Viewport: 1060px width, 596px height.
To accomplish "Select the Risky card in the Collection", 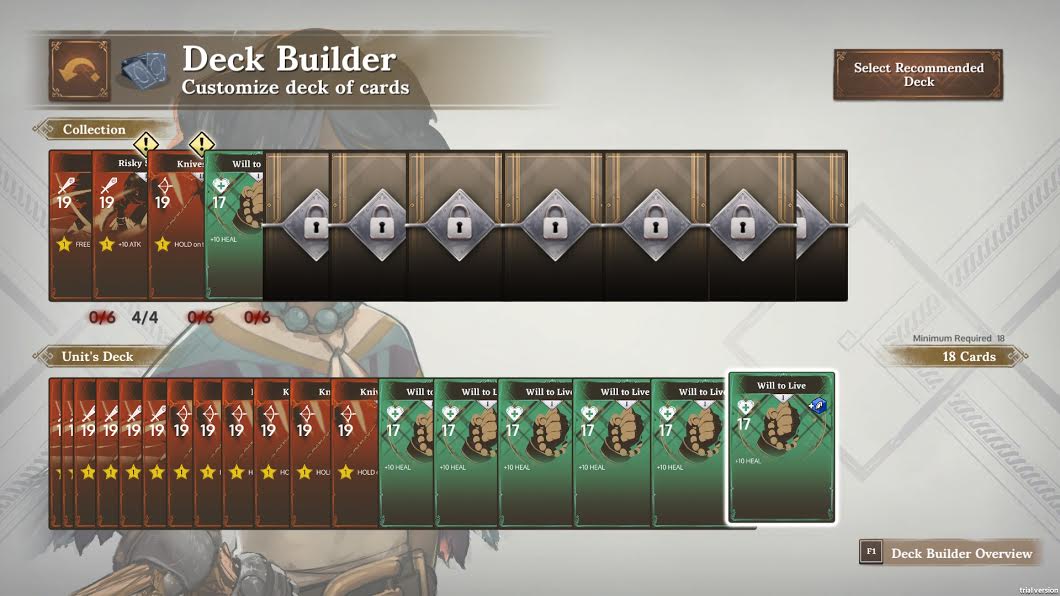I will click(120, 225).
